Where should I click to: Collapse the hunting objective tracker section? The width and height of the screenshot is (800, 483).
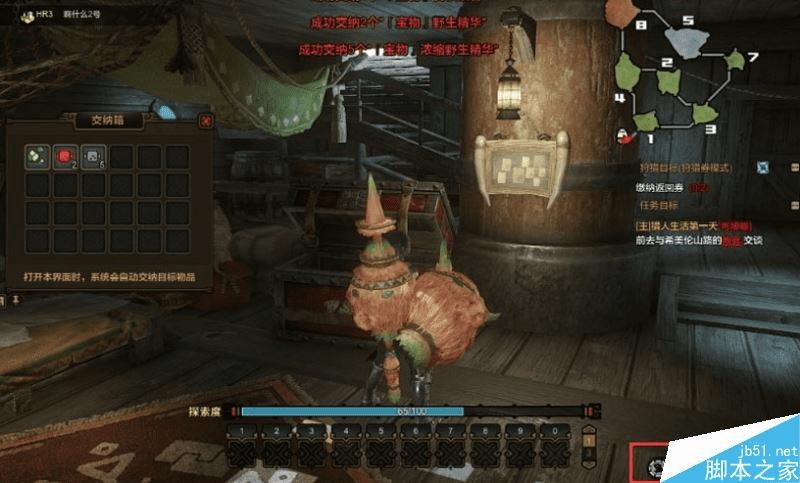pyautogui.click(x=794, y=167)
